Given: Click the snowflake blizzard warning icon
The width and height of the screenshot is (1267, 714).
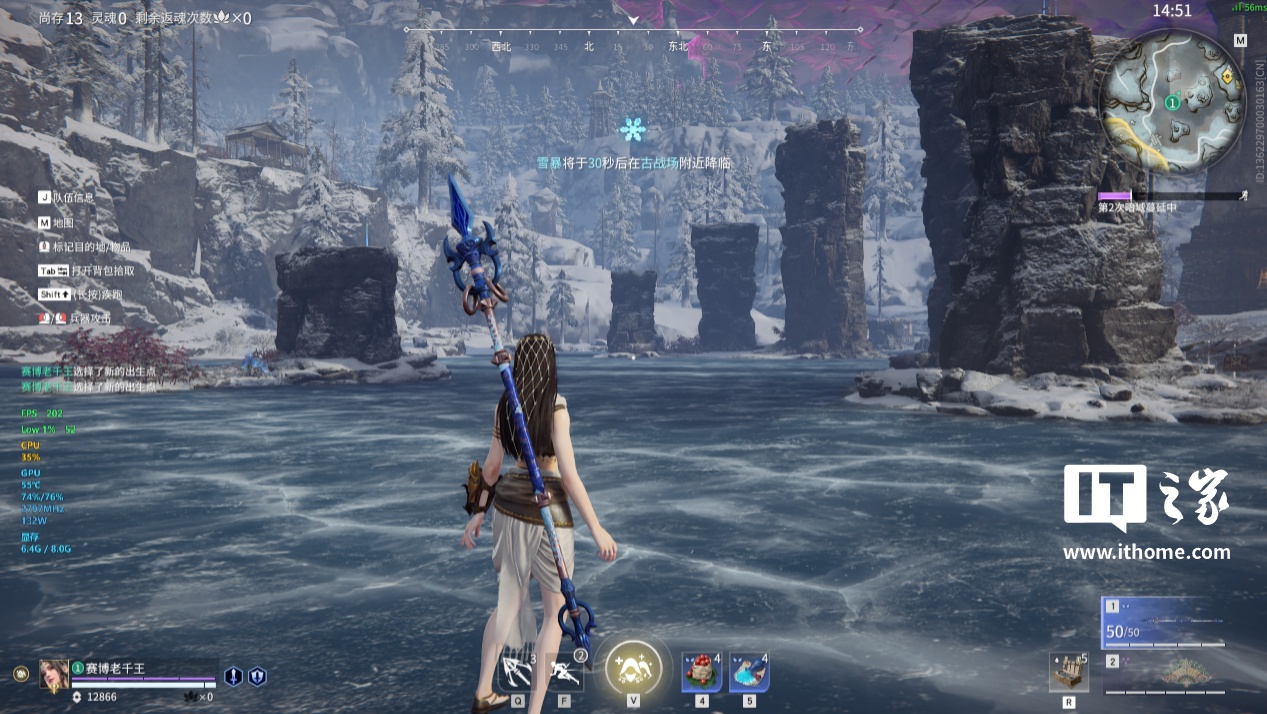Looking at the screenshot, I should tap(632, 129).
